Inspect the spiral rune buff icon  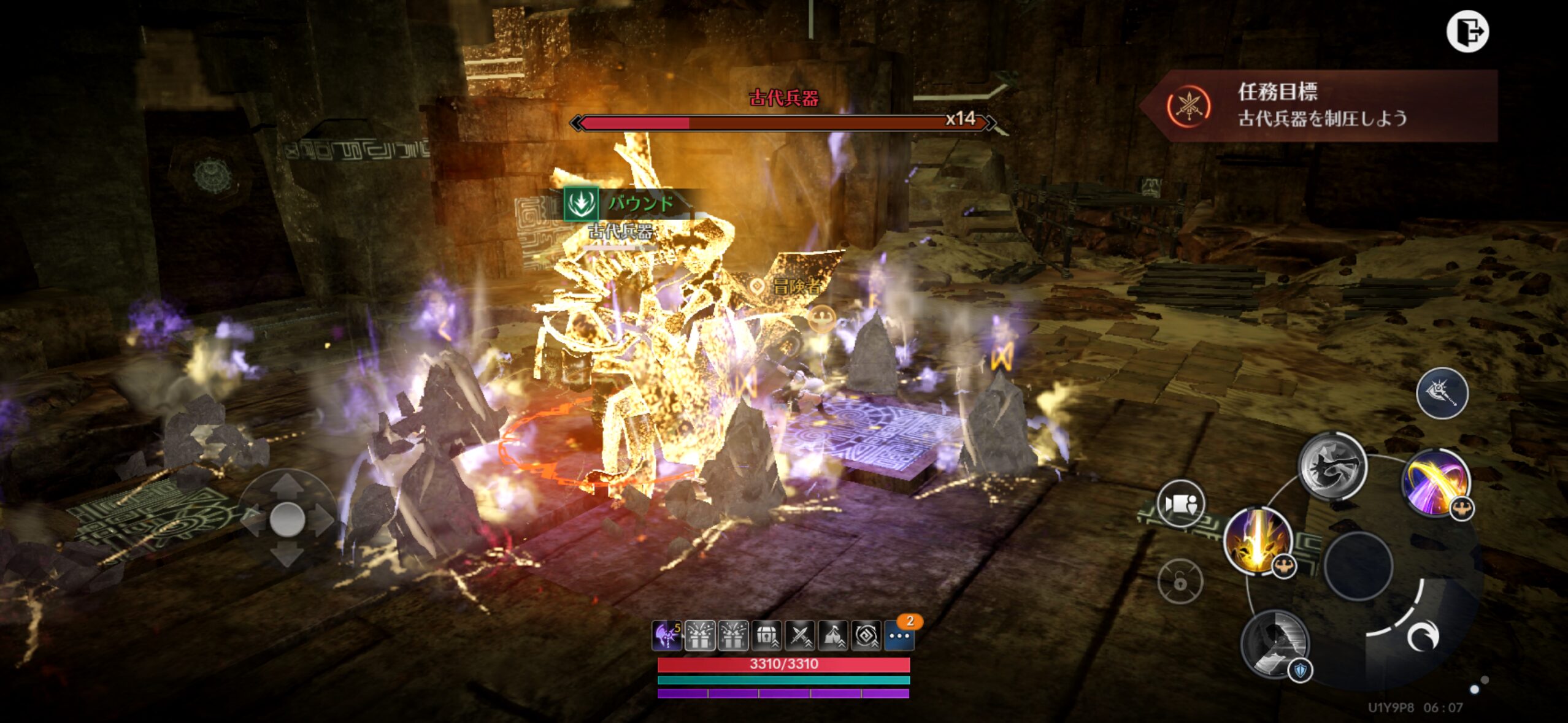866,636
